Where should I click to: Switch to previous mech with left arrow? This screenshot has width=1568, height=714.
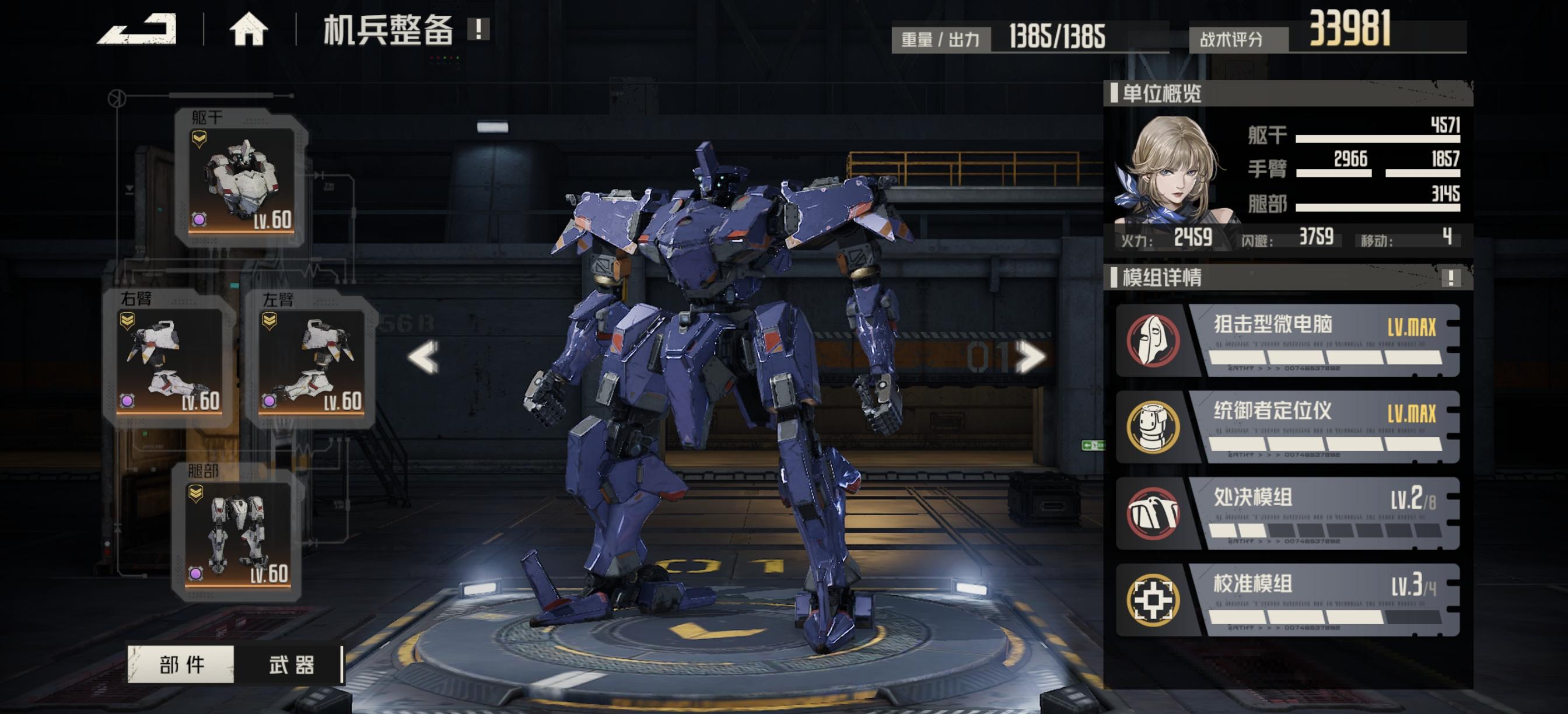[x=423, y=356]
